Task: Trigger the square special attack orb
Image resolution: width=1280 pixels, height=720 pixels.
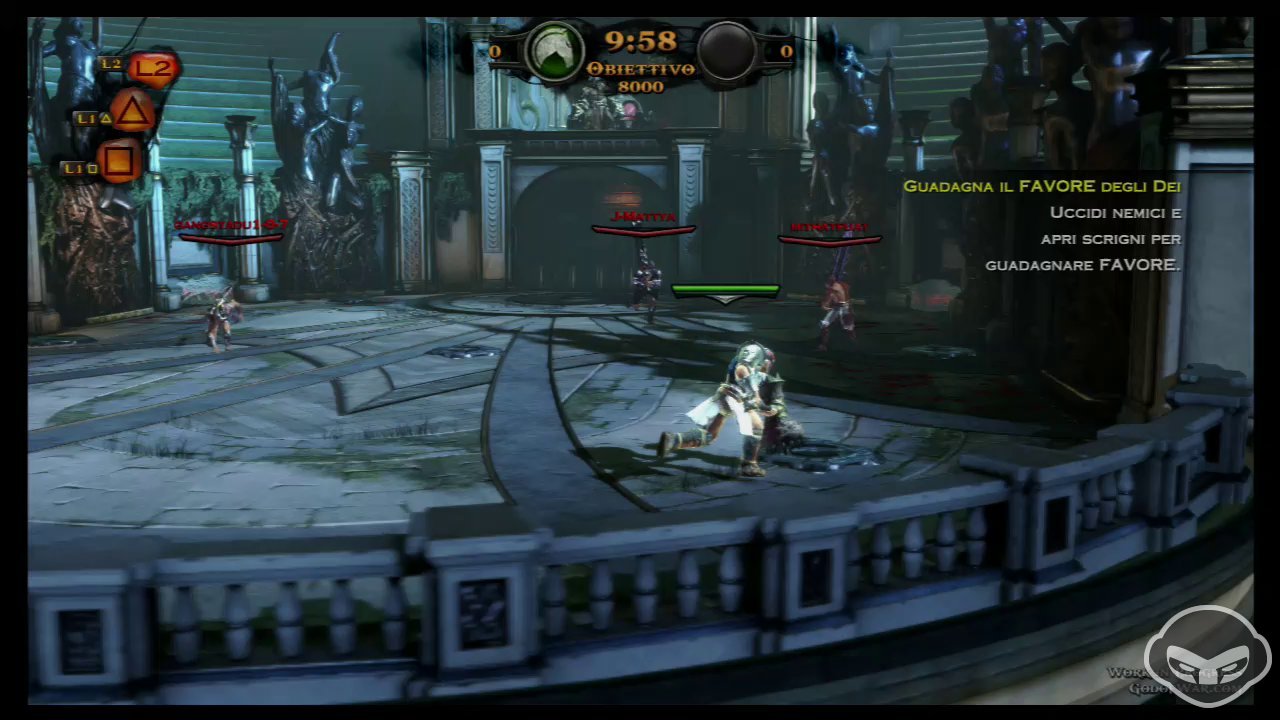Action: [120, 160]
